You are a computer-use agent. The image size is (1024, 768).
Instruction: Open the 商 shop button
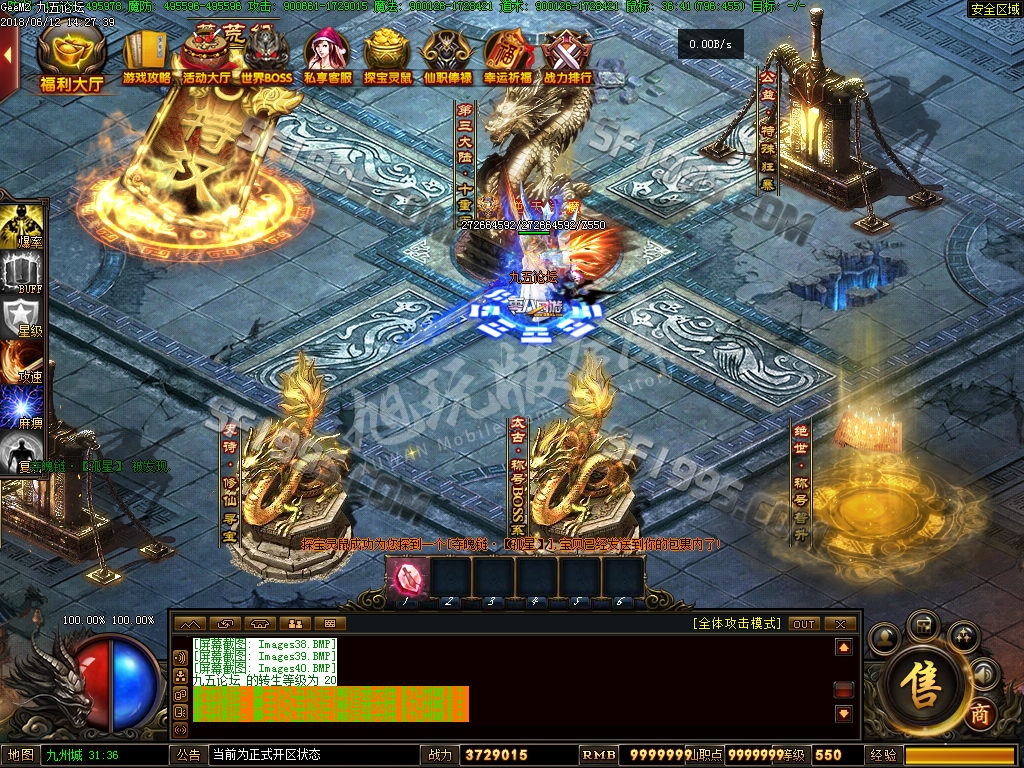coord(980,714)
